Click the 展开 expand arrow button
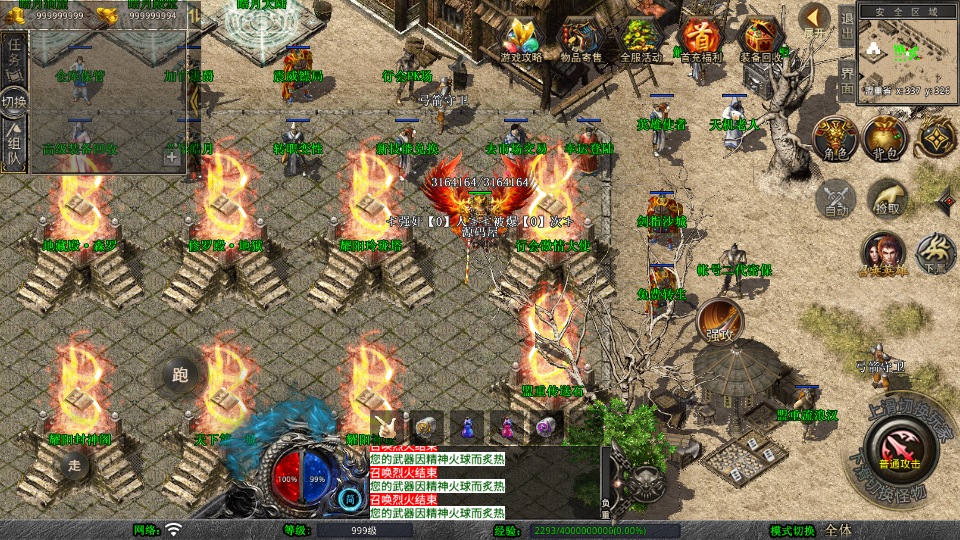The width and height of the screenshot is (960, 540). point(814,20)
